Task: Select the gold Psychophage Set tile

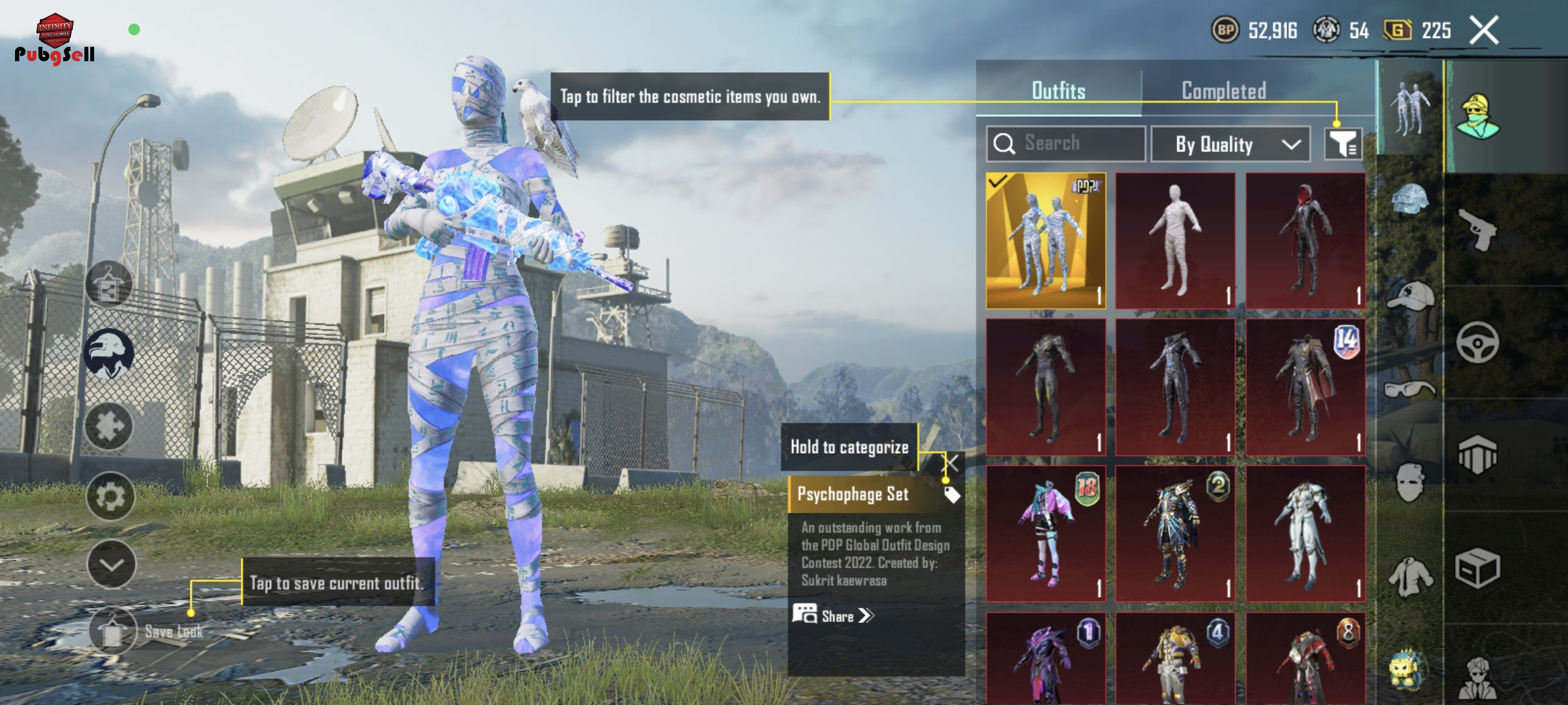Action: coord(1046,241)
